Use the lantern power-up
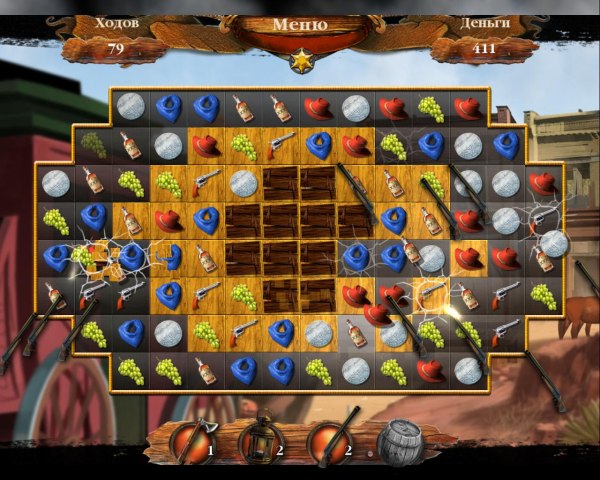 tap(260, 441)
